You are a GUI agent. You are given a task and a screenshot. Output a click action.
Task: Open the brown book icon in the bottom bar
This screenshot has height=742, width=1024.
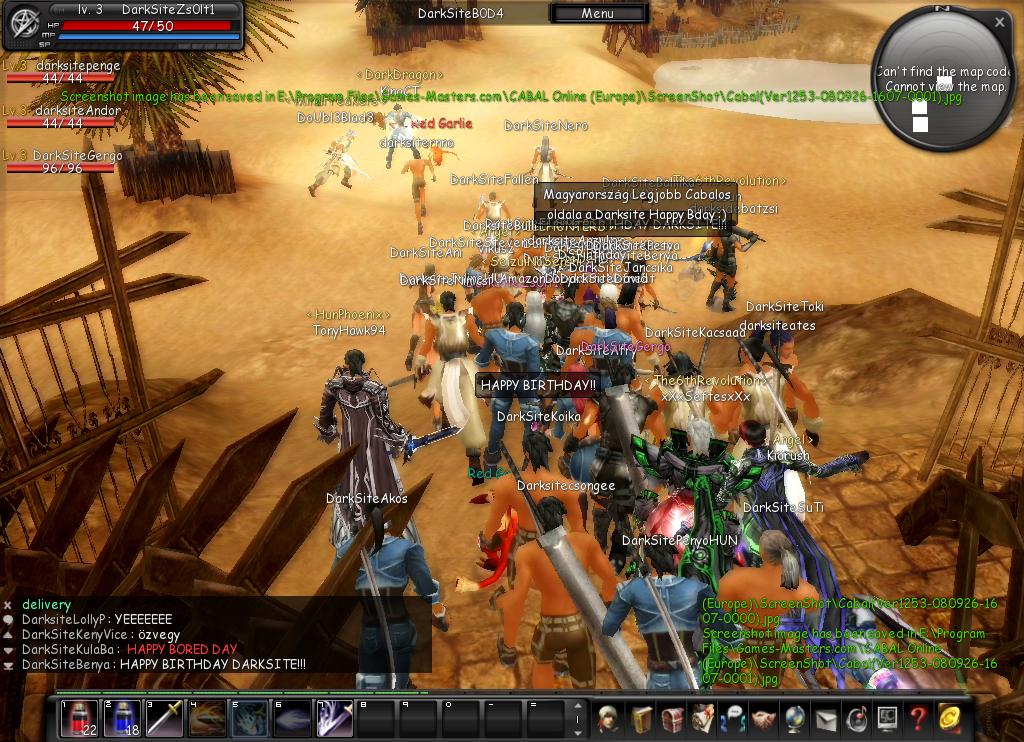[640, 719]
